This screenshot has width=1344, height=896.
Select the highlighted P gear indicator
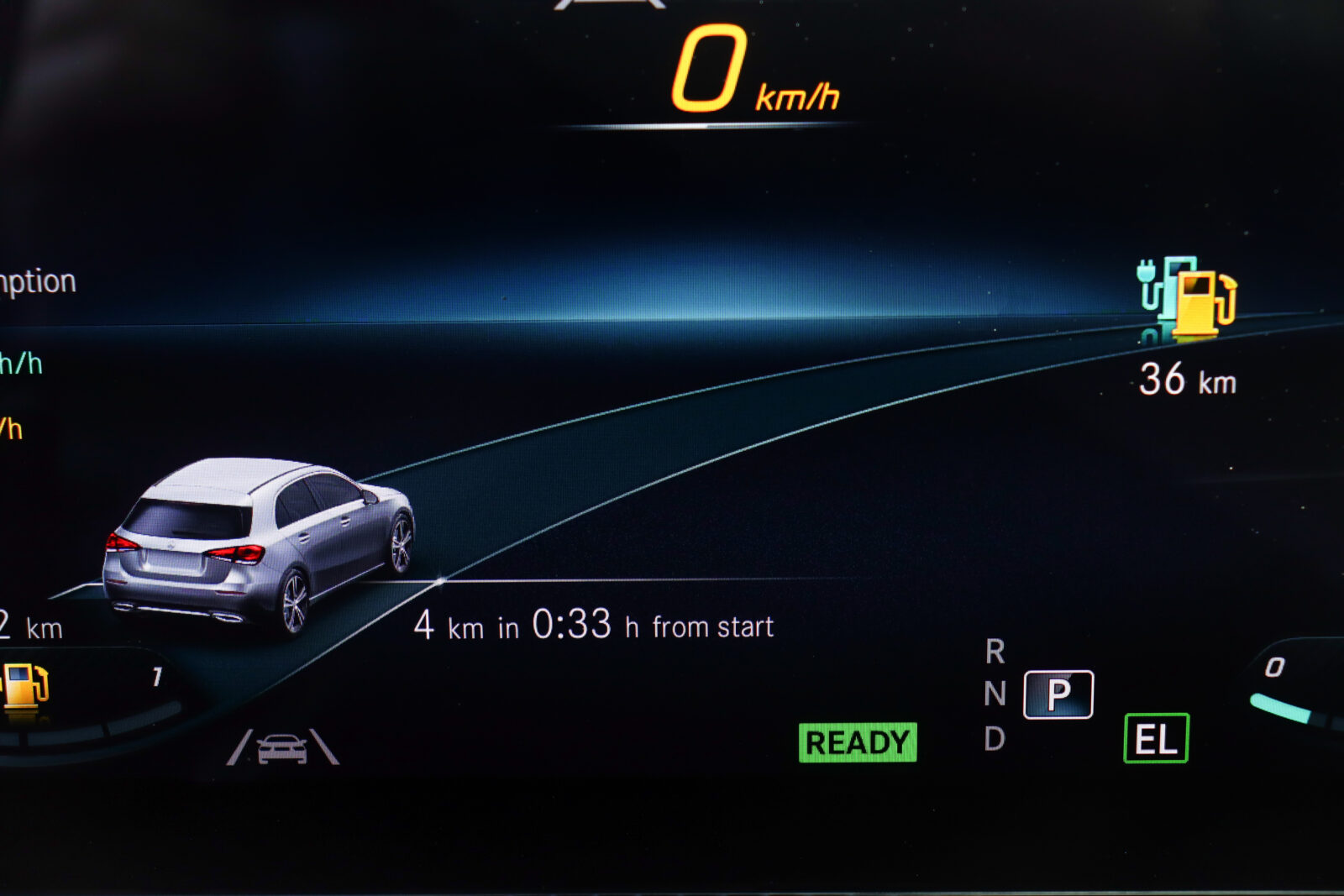1058,694
